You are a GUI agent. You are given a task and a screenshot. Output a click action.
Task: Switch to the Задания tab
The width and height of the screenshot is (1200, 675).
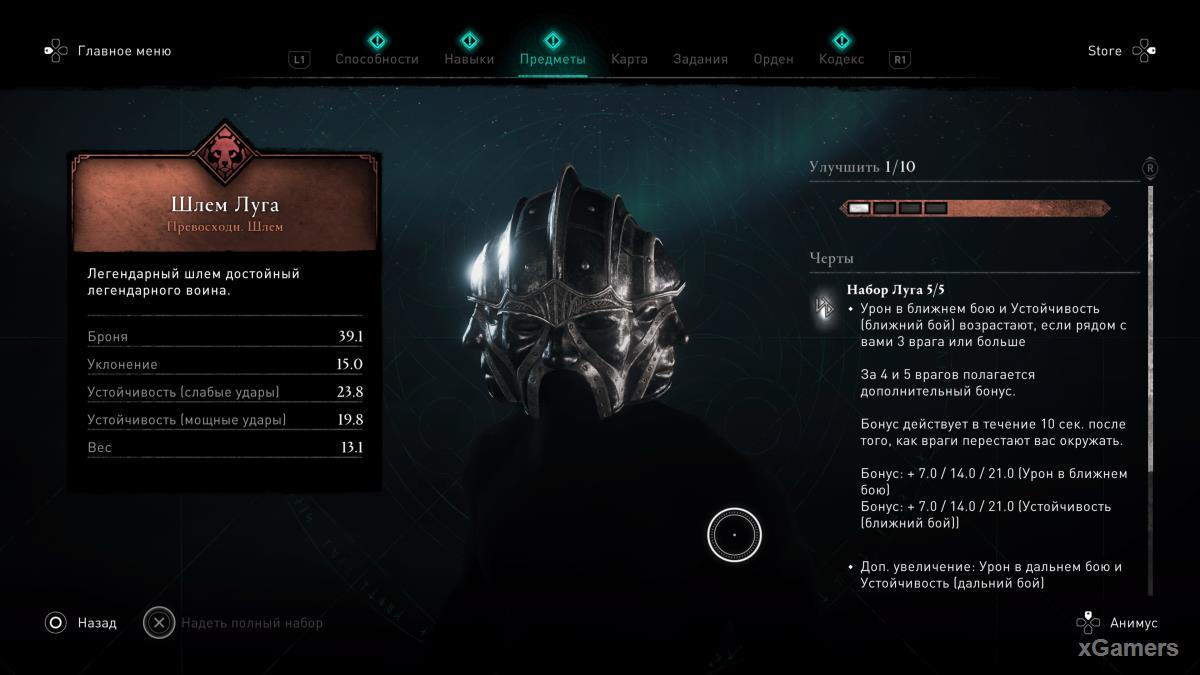700,59
